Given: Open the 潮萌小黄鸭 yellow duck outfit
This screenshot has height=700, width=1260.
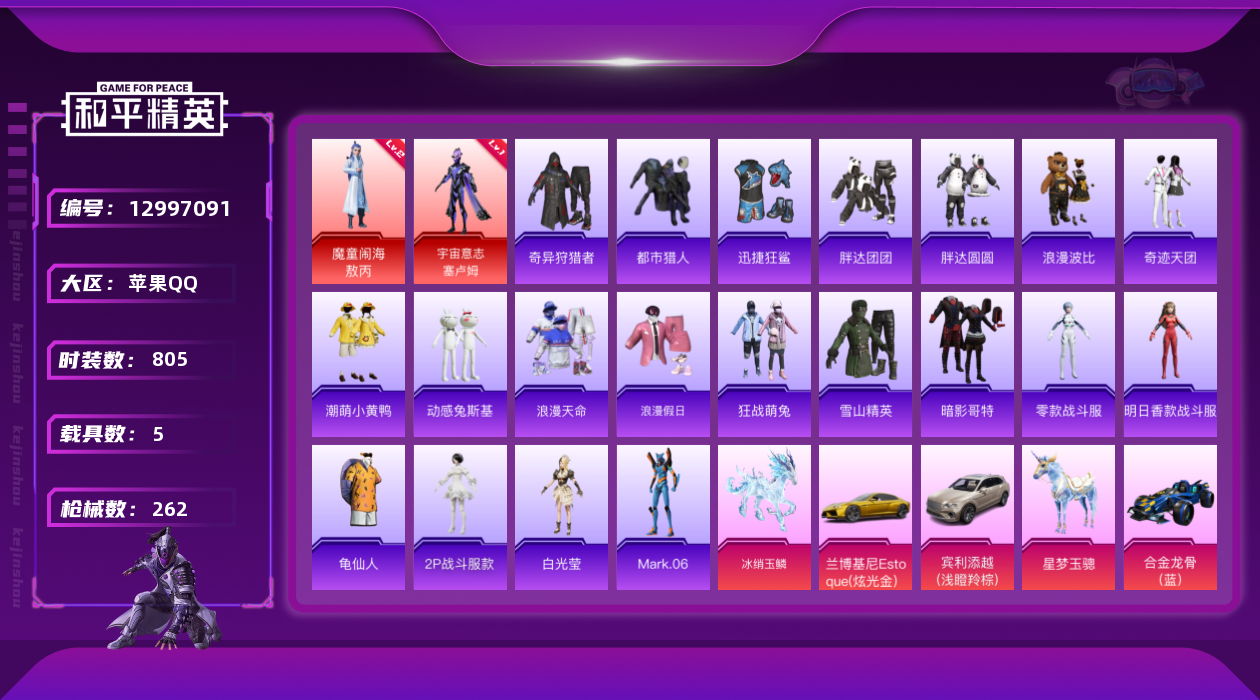Looking at the screenshot, I should (x=358, y=364).
